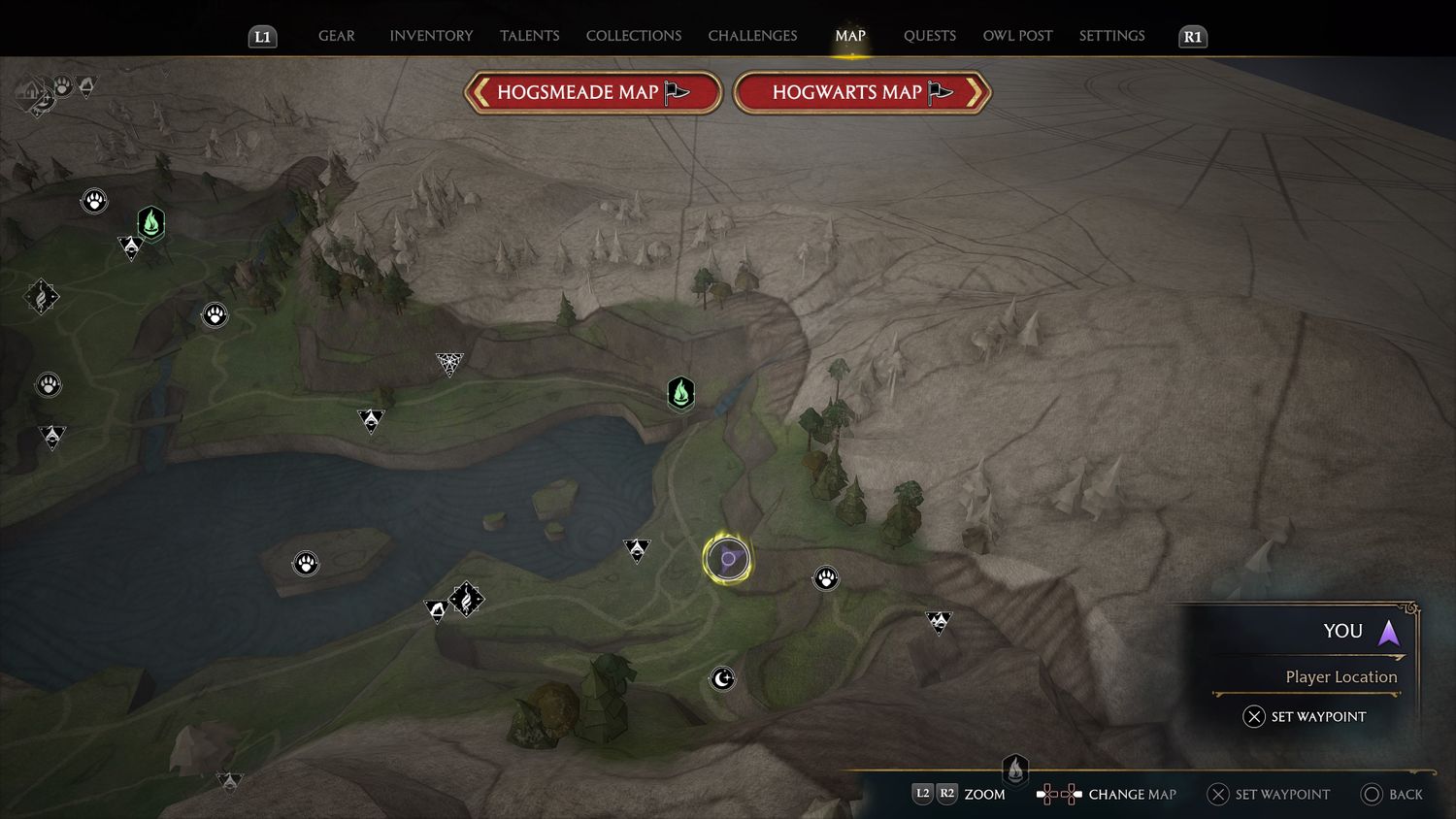Open the Talents tab
Image resolution: width=1456 pixels, height=819 pixels.
[x=529, y=36]
